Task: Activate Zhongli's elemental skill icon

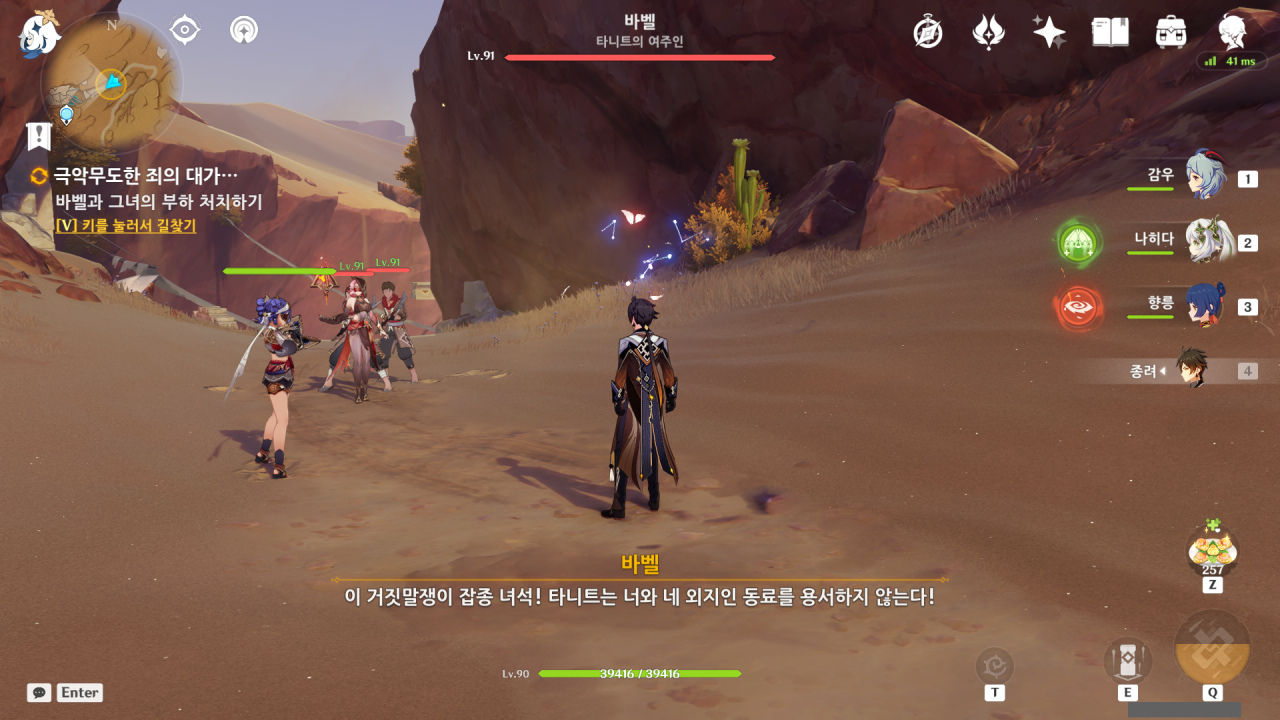Action: pos(1127,661)
